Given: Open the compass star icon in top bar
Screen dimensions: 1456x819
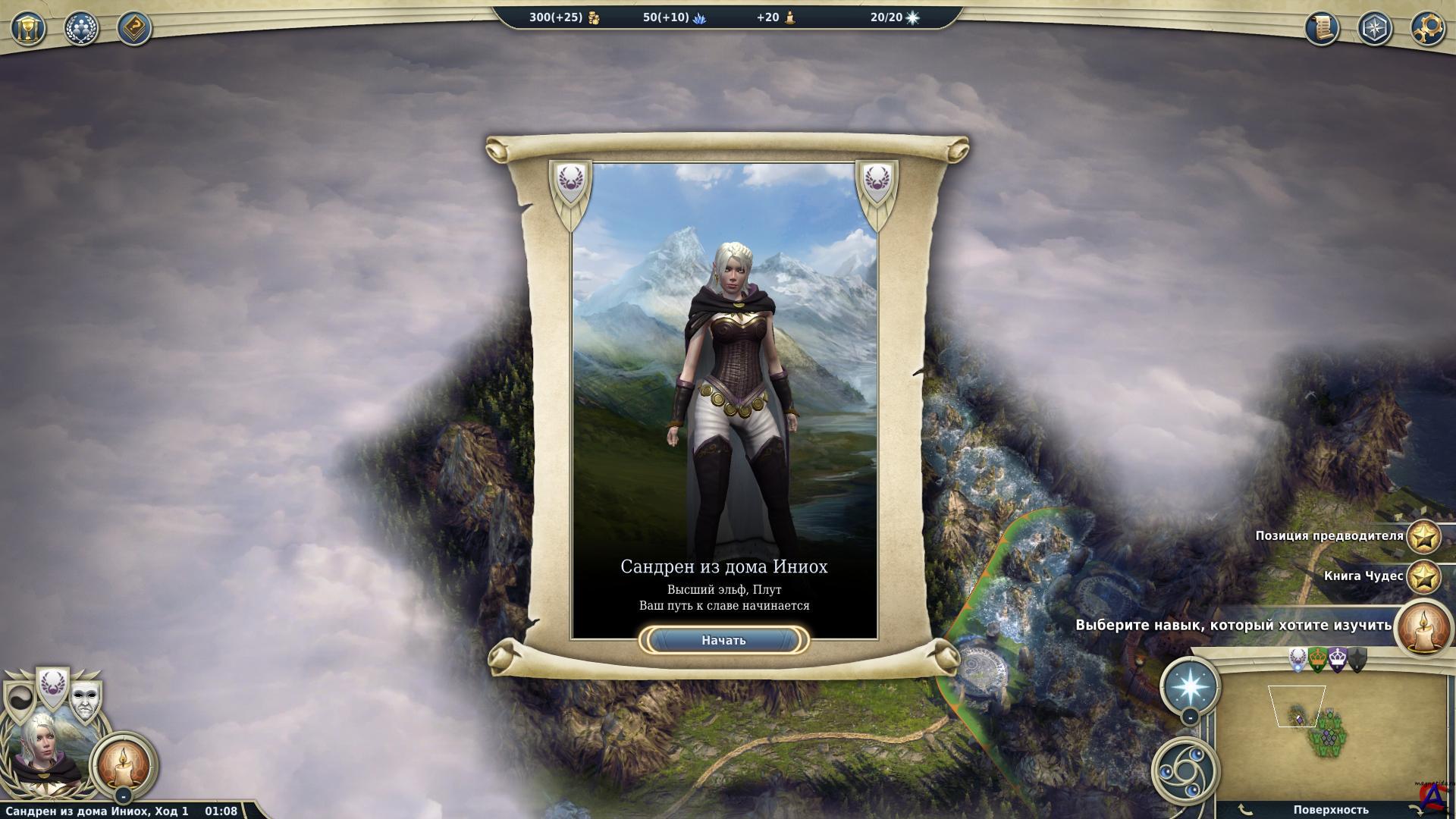Looking at the screenshot, I should 1374,29.
